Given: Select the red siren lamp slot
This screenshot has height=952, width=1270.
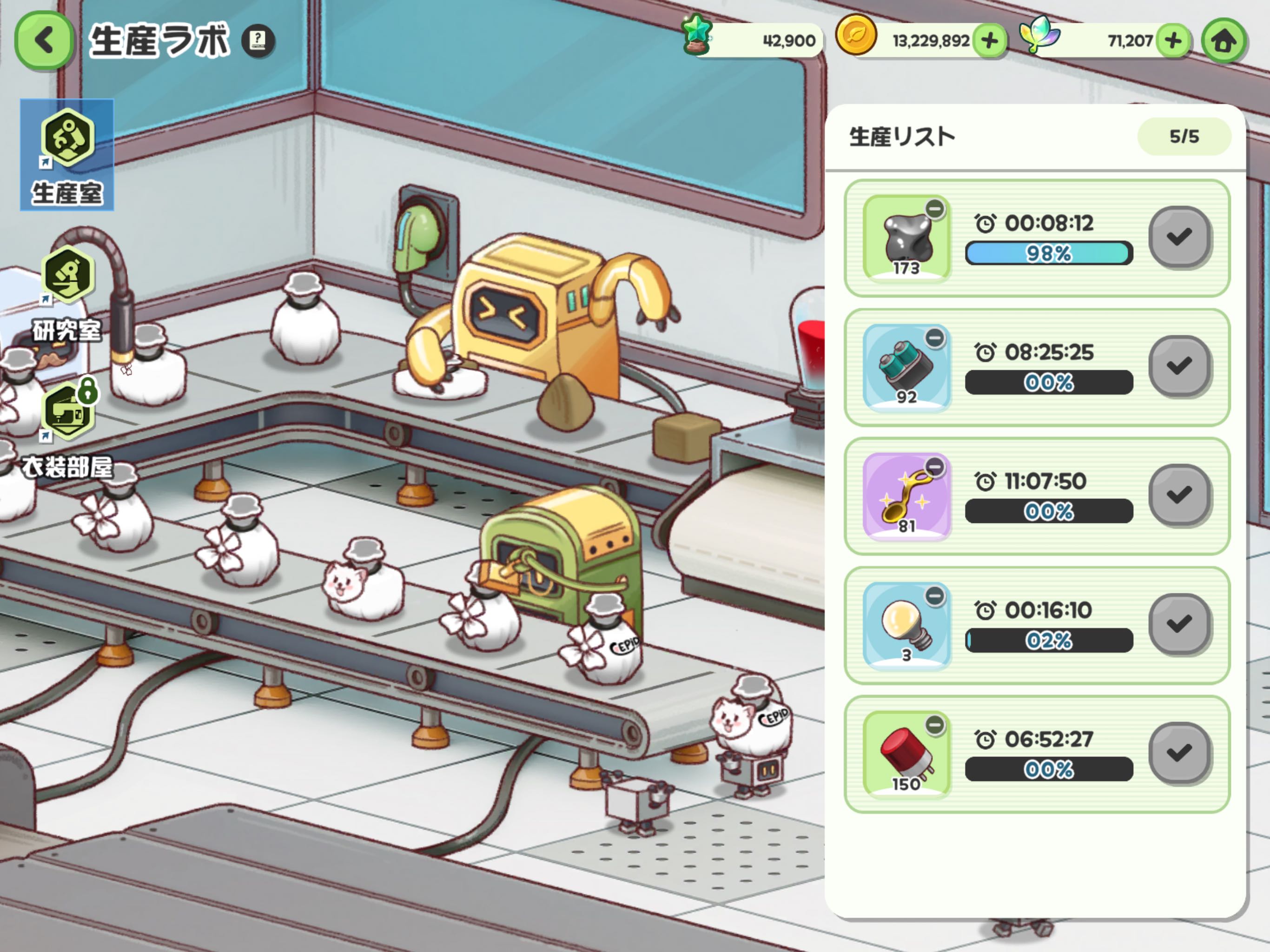Looking at the screenshot, I should coord(906,754).
